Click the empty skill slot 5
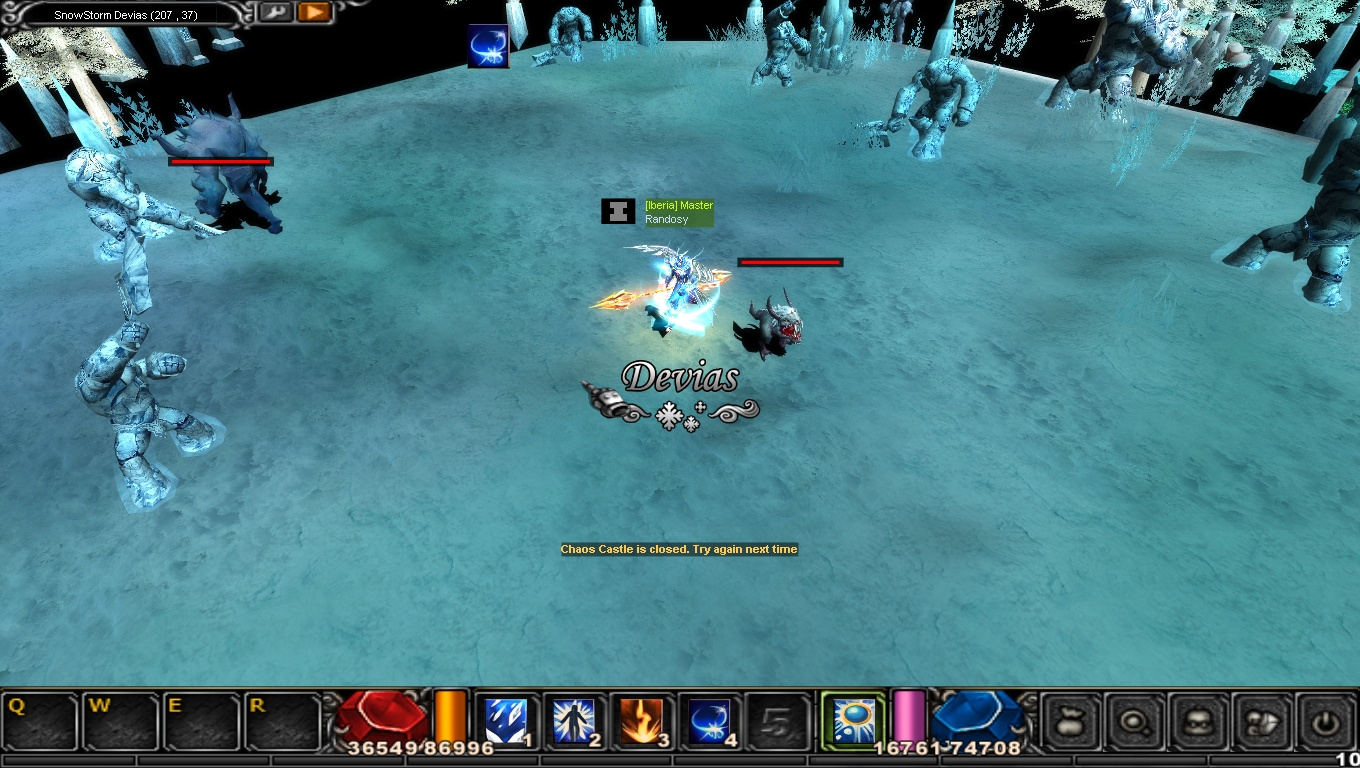The width and height of the screenshot is (1360, 768). [777, 721]
